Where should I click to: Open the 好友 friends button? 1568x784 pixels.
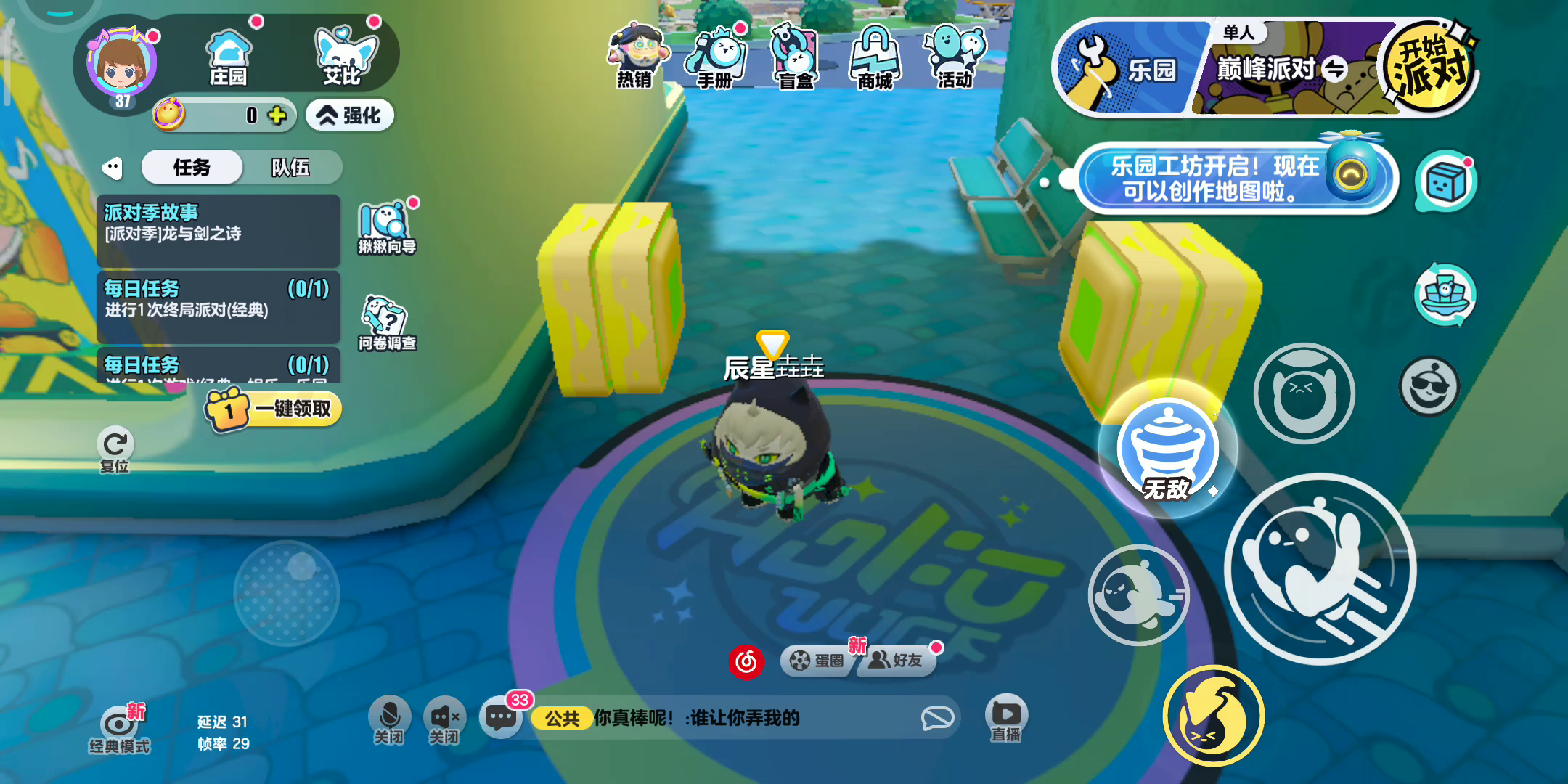897,661
